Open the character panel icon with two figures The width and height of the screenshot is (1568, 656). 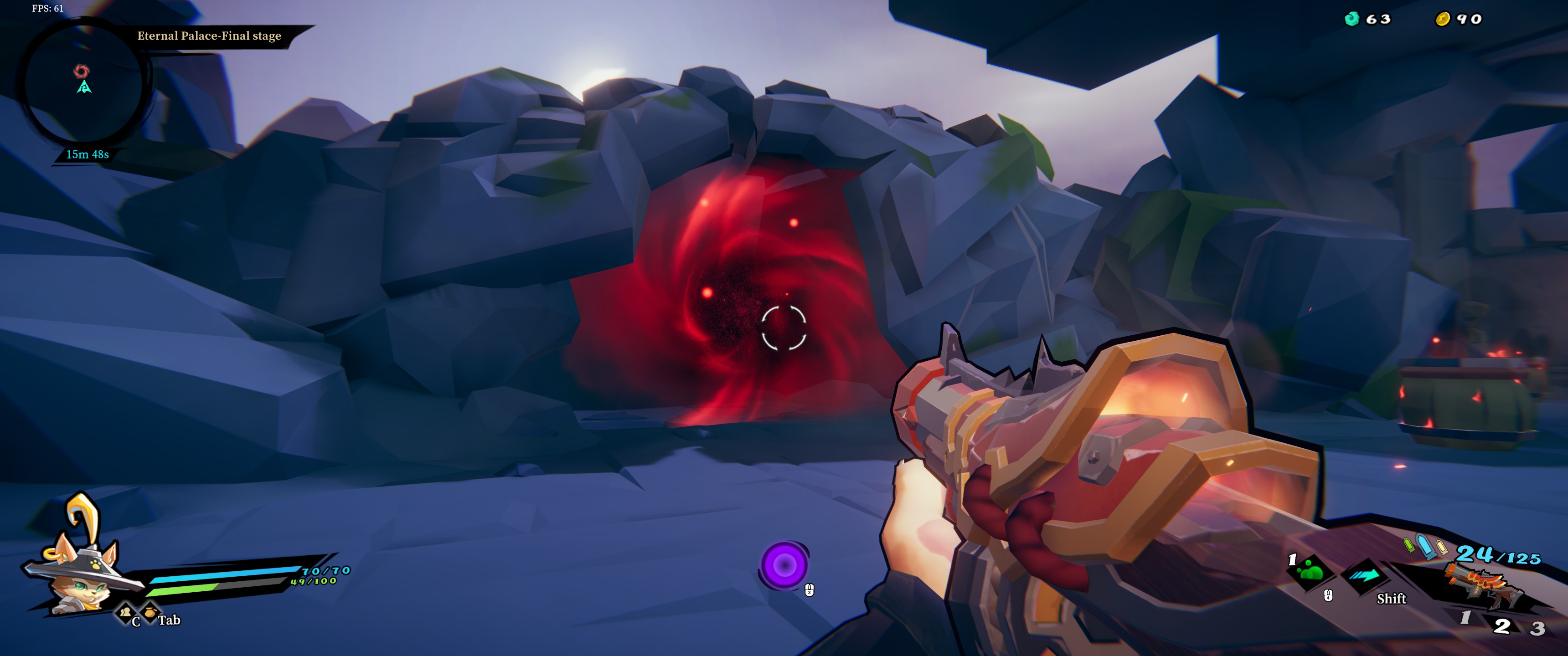(x=126, y=611)
